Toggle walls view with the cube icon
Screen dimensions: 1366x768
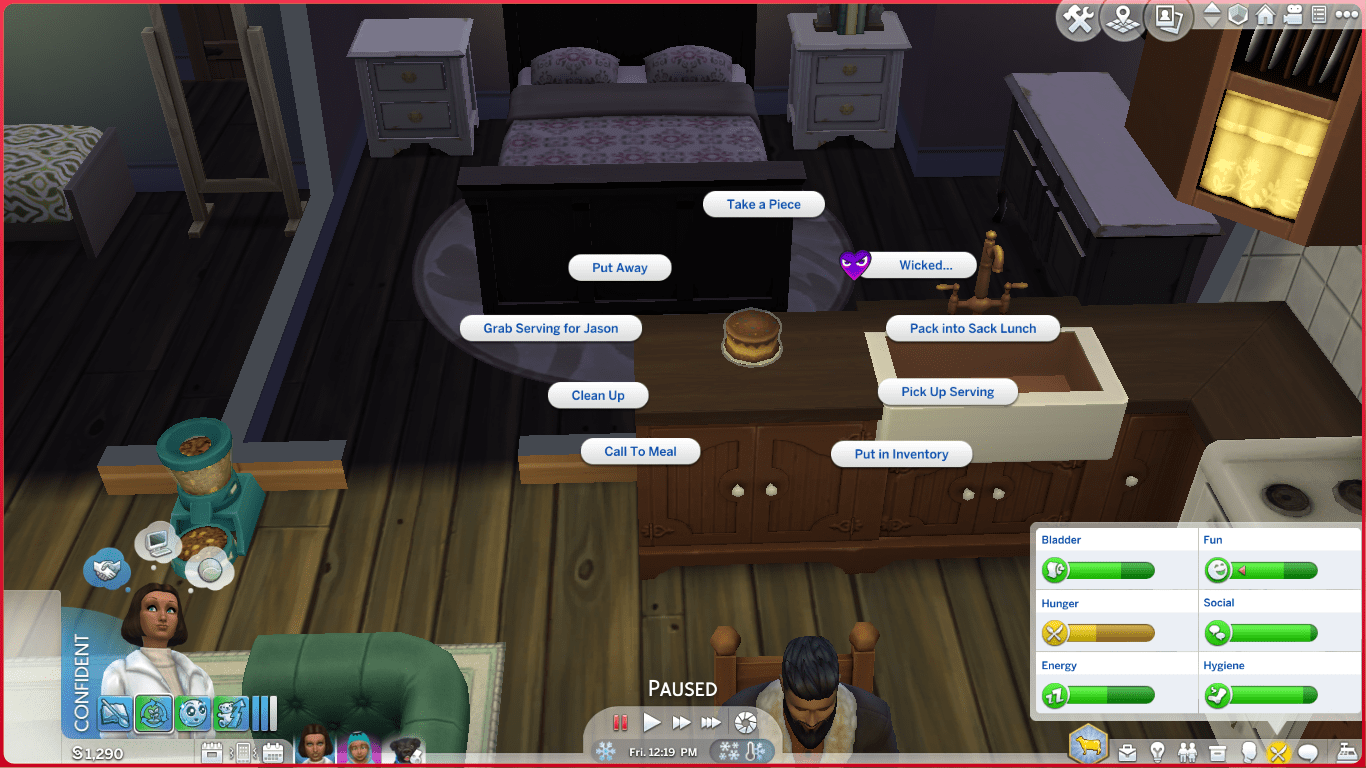tap(1238, 15)
